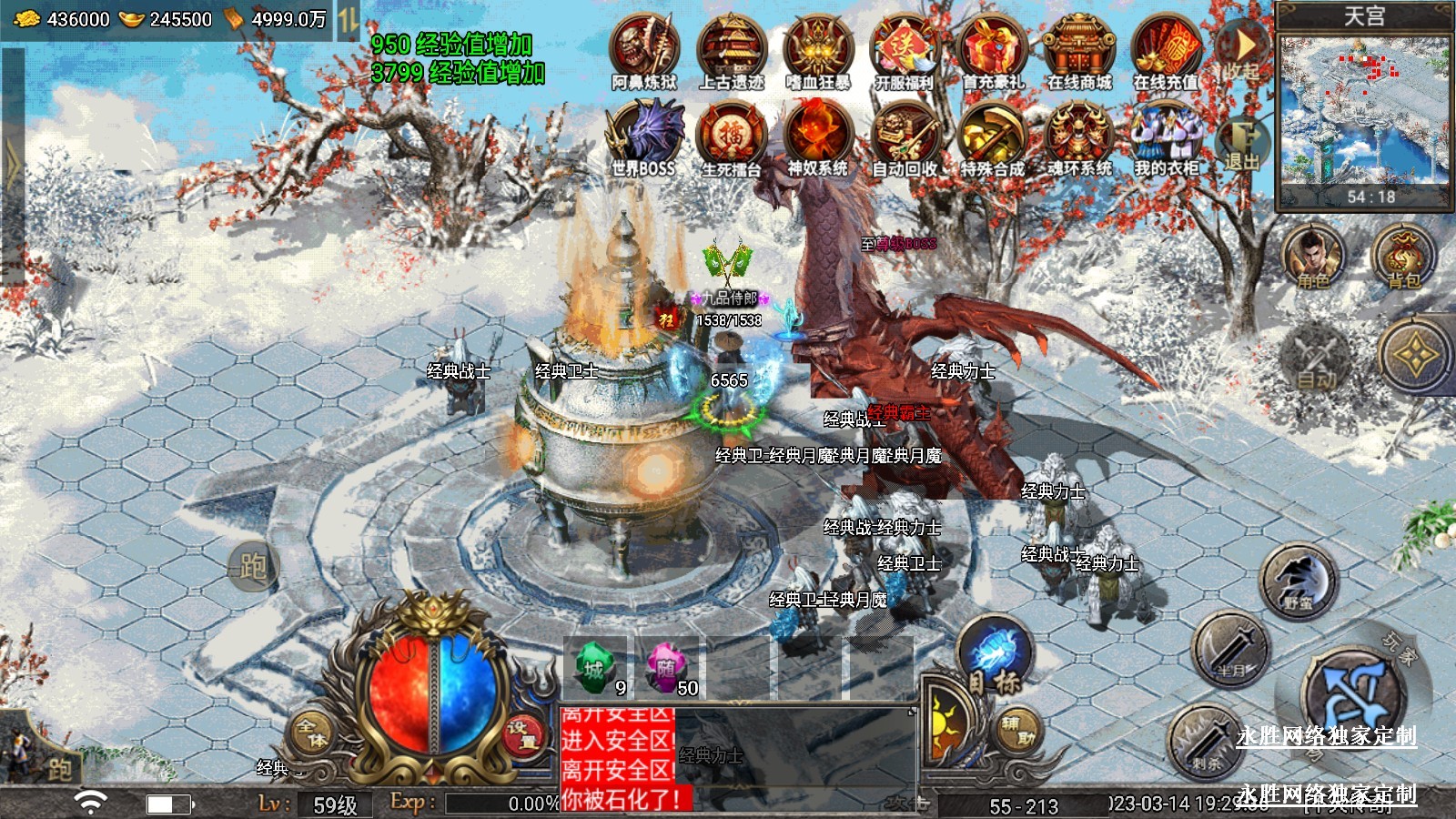Toggle 自动 auto-combat button
Viewport: 1456px width, 819px height.
click(1317, 358)
